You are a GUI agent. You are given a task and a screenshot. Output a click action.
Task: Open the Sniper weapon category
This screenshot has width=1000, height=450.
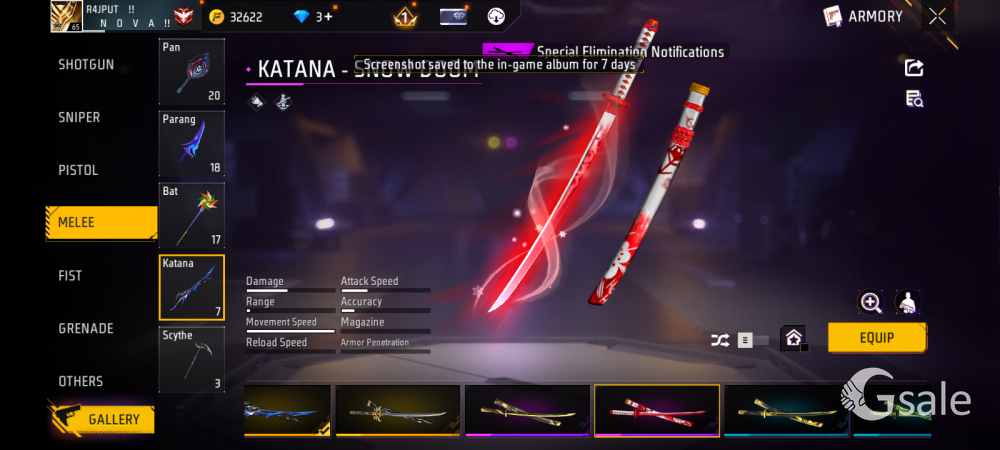coord(80,118)
